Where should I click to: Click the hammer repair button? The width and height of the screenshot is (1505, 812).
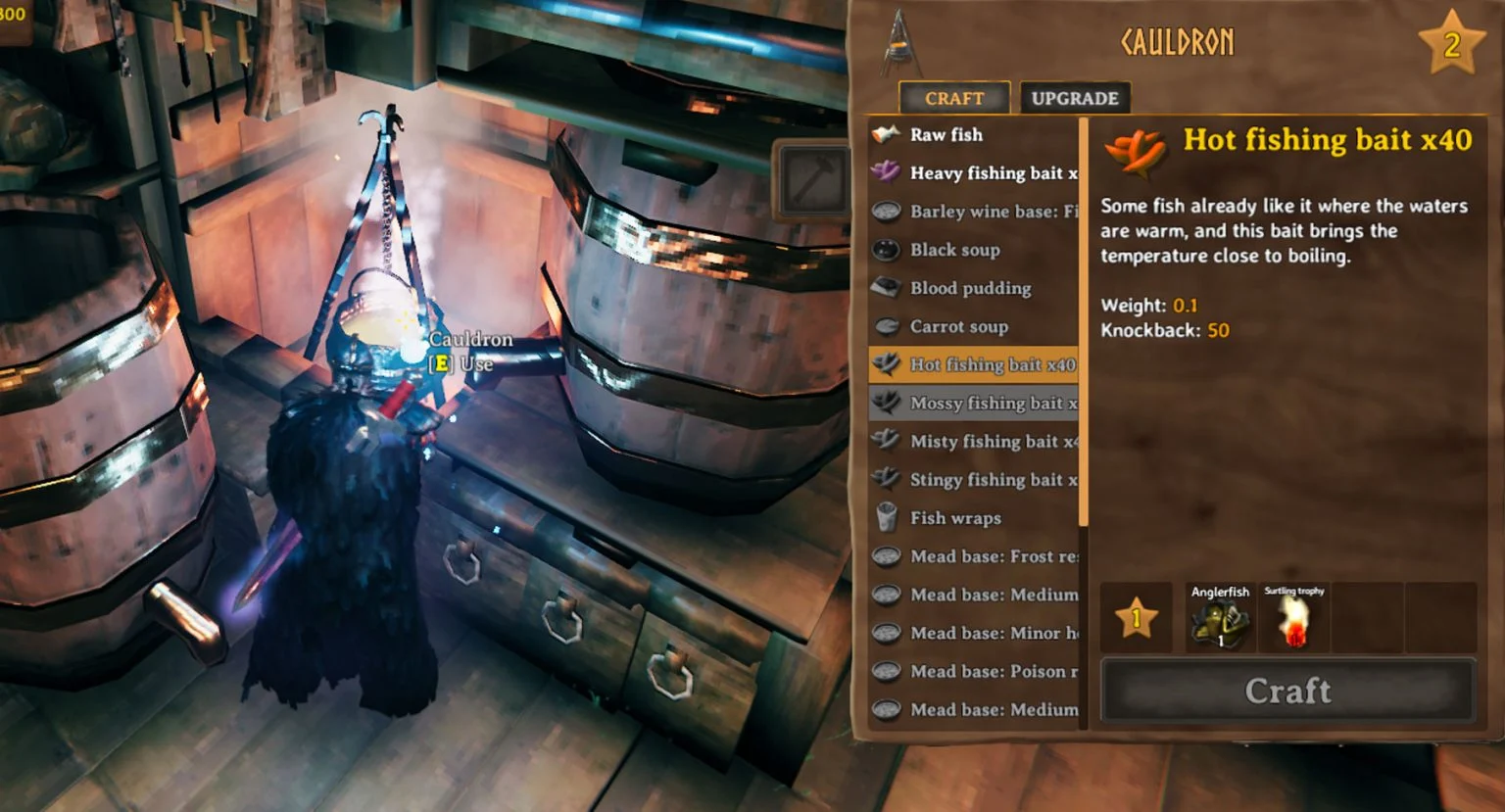coord(810,178)
